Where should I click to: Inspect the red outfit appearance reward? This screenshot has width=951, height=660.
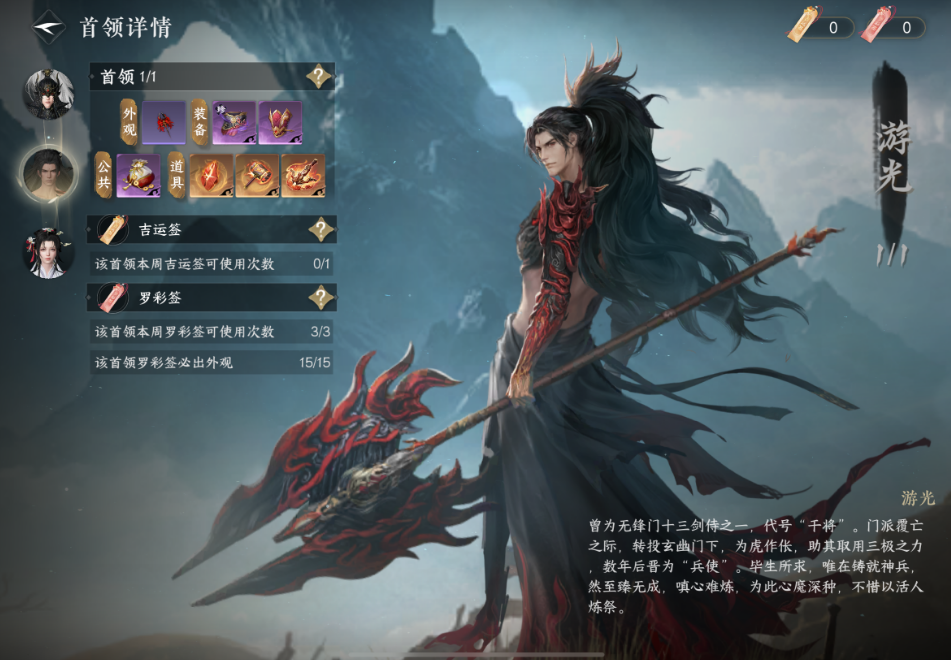click(164, 122)
